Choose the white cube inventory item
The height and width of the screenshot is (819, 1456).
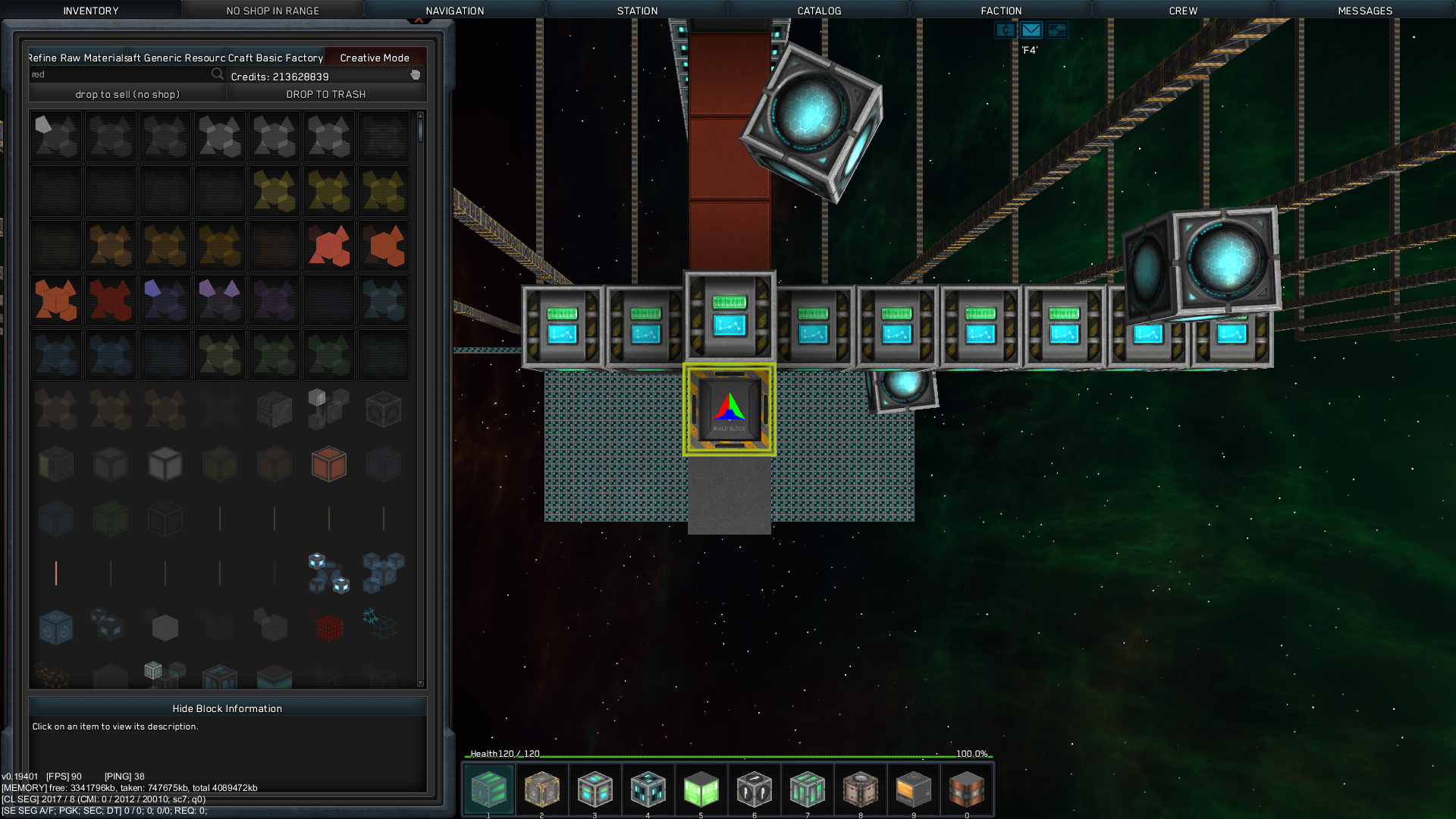click(x=165, y=464)
